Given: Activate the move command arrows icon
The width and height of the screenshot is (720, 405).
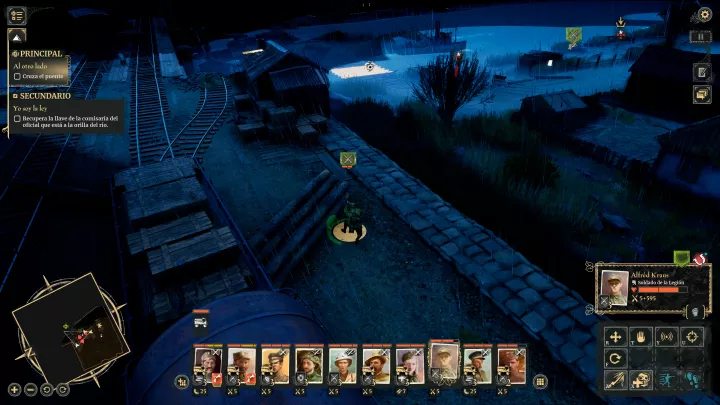Looking at the screenshot, I should tap(615, 337).
